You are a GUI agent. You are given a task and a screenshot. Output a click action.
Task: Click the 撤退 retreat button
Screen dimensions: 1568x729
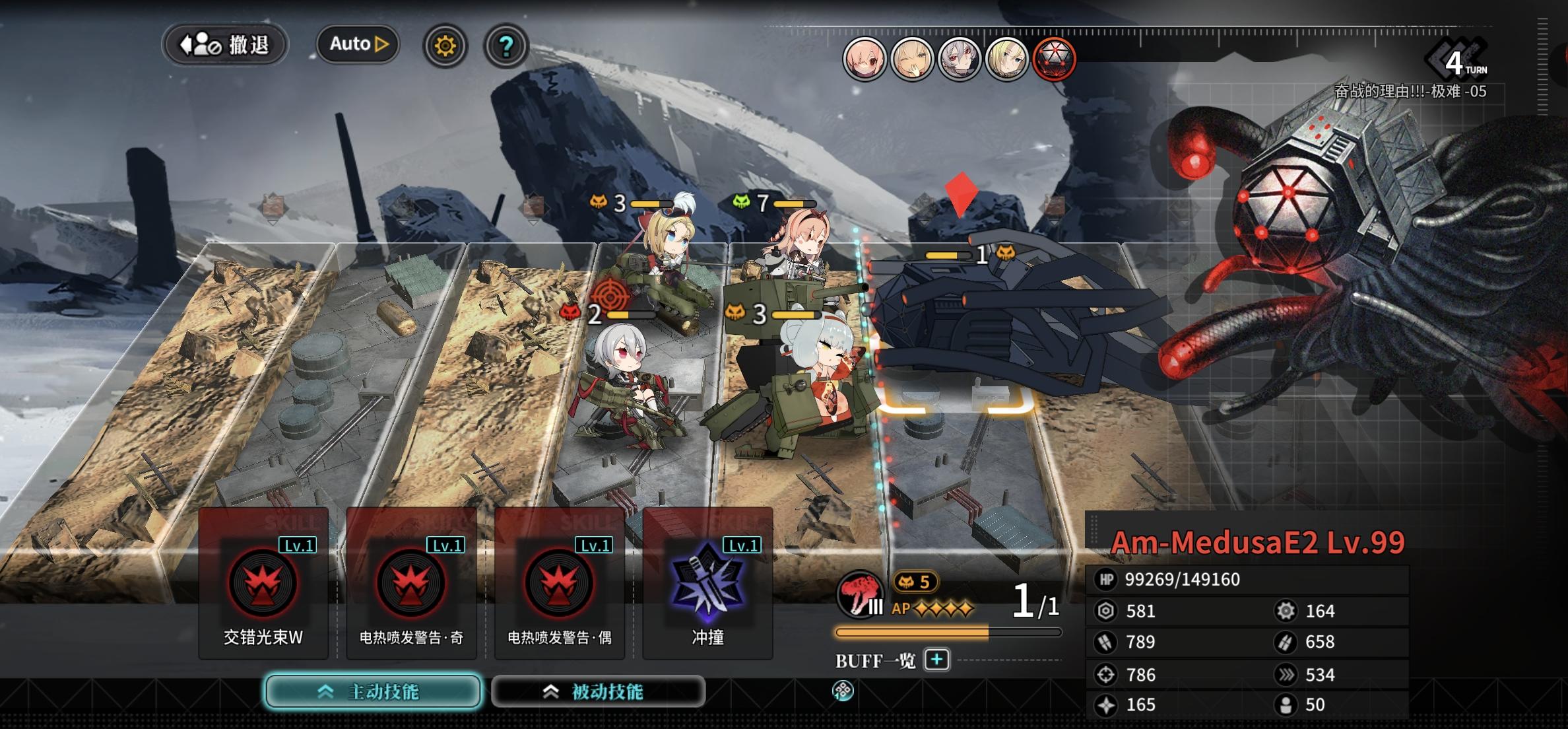pyautogui.click(x=225, y=45)
